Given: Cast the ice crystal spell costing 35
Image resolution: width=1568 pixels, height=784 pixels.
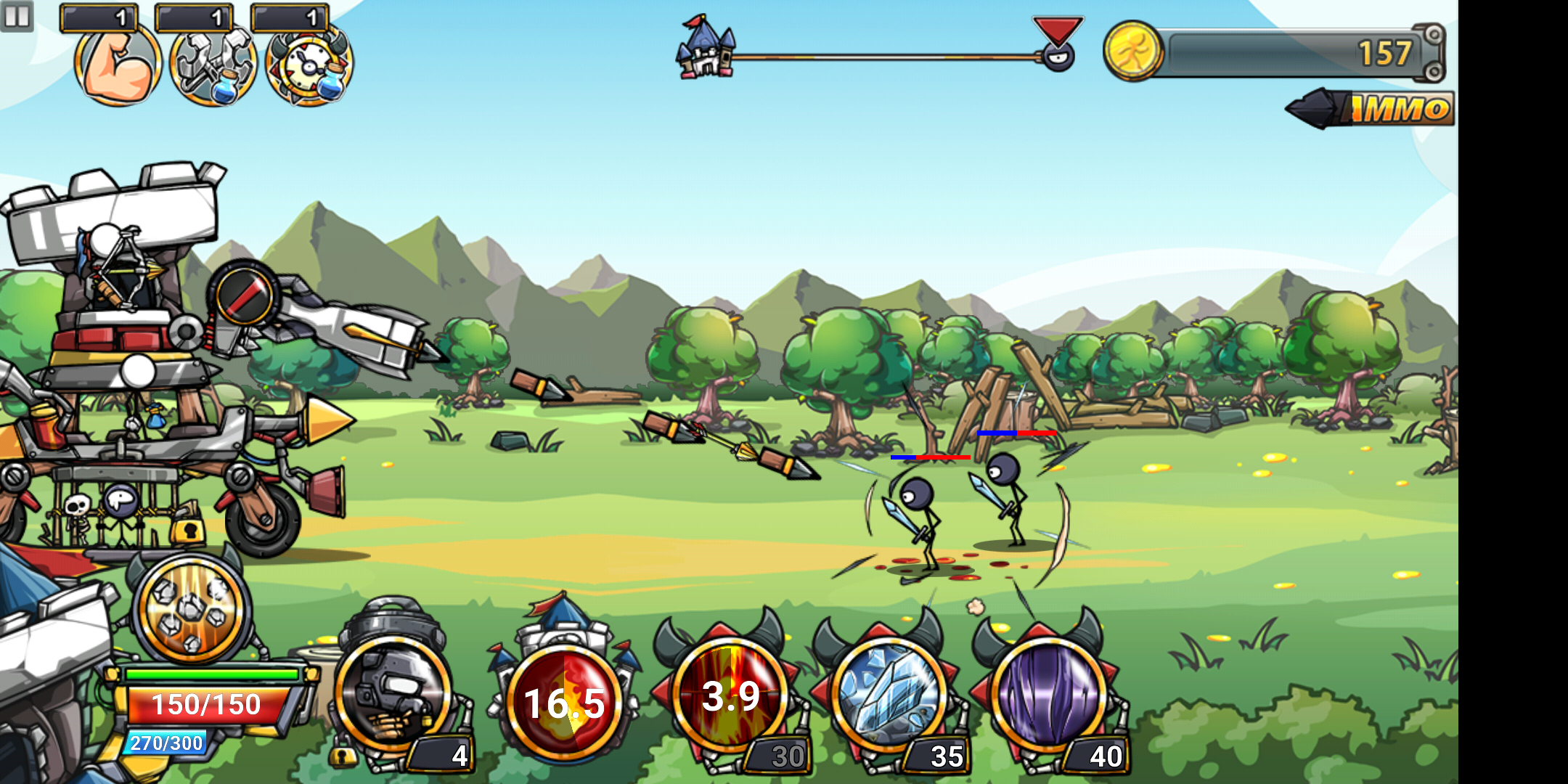Looking at the screenshot, I should click(889, 695).
